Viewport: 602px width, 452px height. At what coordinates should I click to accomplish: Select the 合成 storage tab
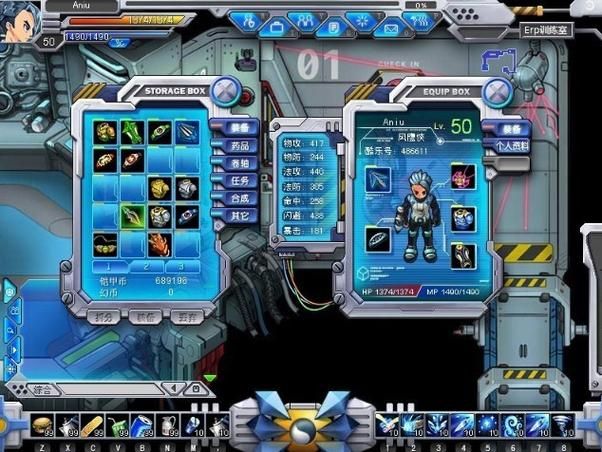240,198
